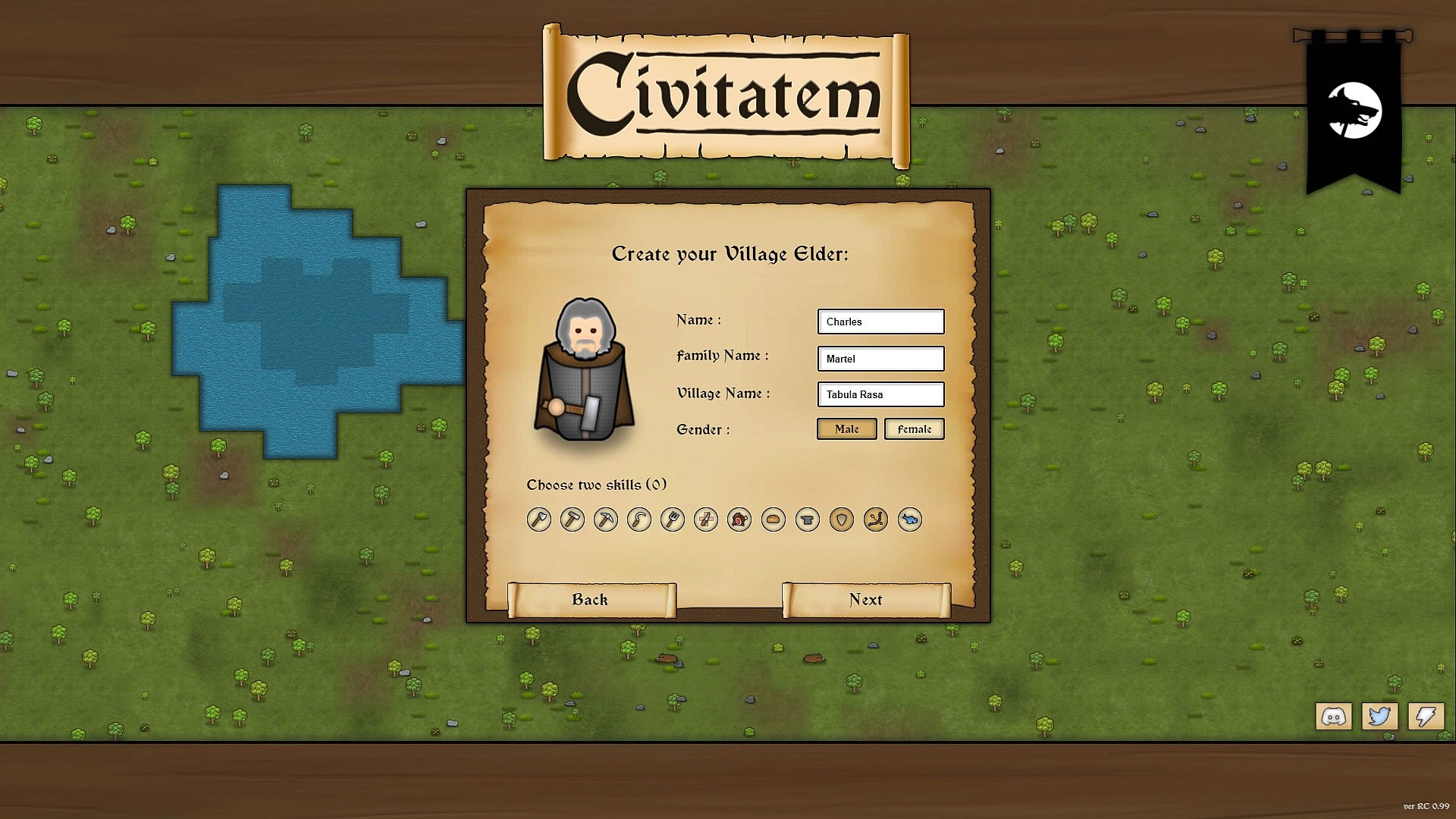Click the Discord icon near bottom right

[1334, 716]
